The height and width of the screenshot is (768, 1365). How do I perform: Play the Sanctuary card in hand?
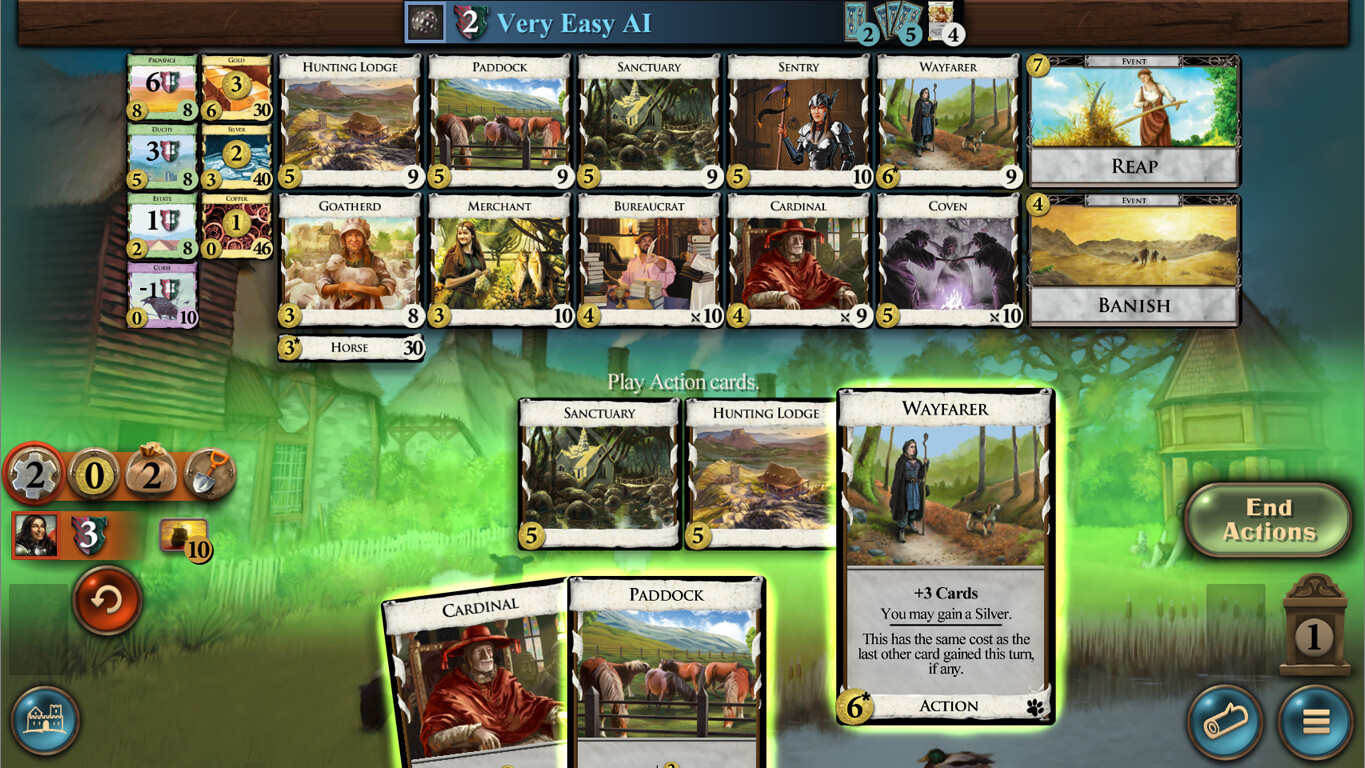tap(597, 470)
